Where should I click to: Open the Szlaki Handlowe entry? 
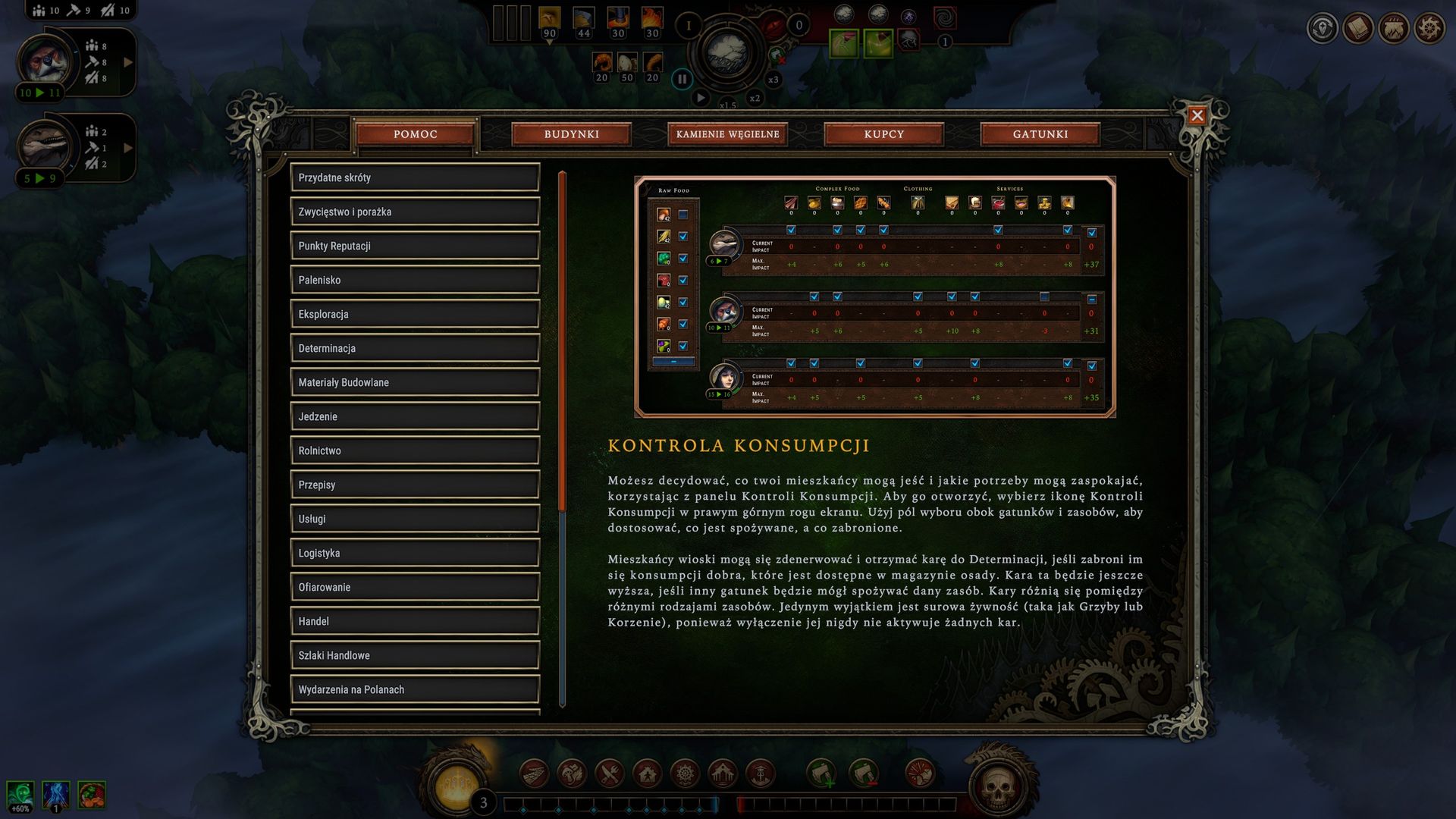415,655
